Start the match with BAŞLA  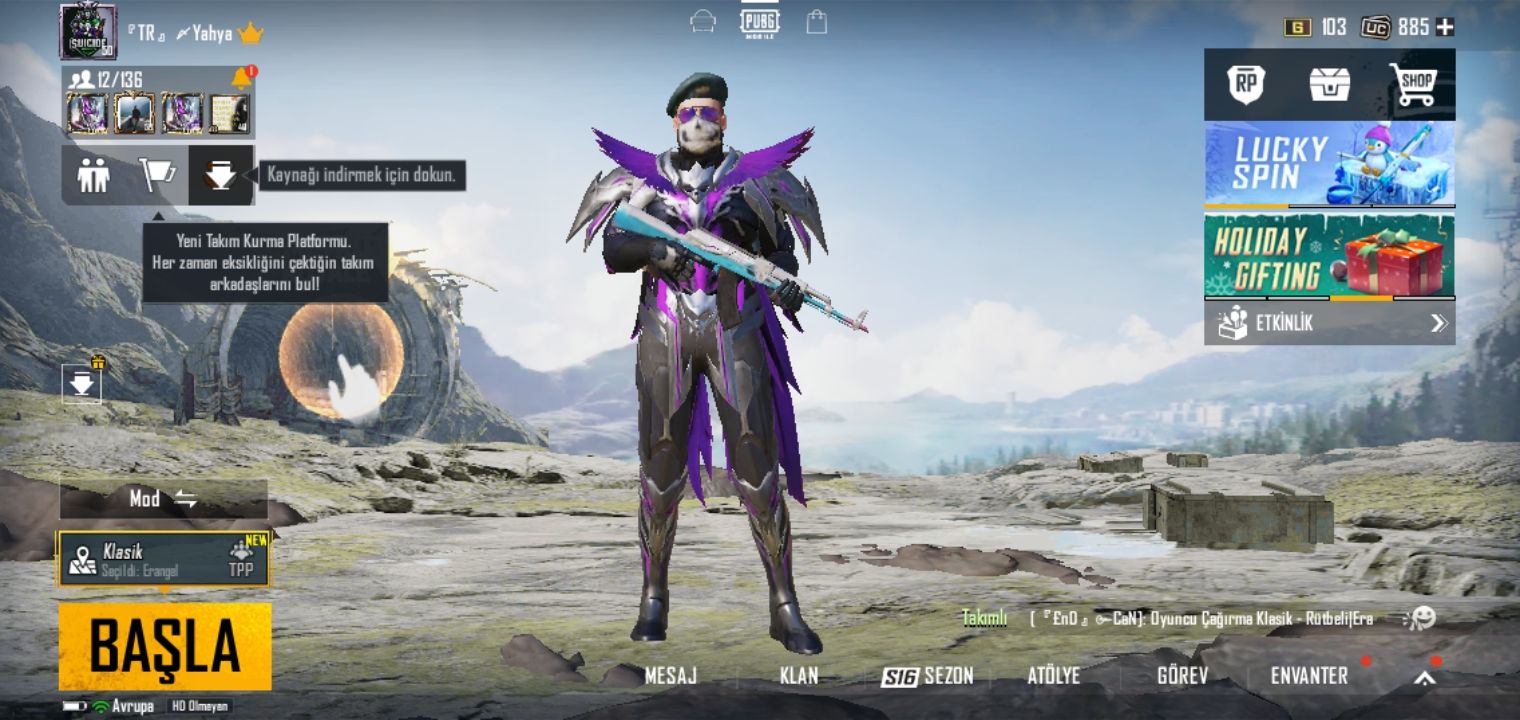pos(165,646)
